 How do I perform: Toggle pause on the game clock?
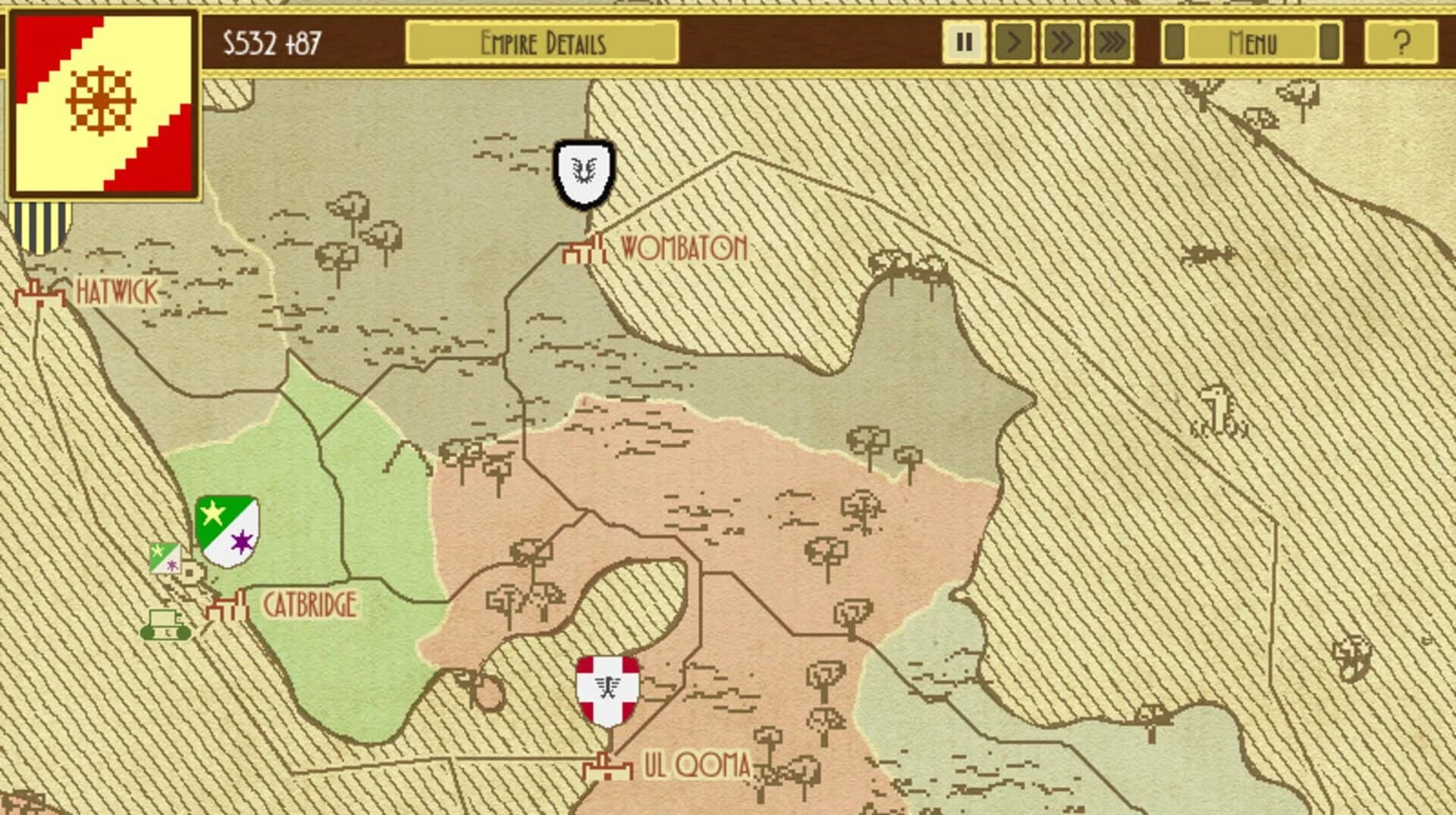964,42
